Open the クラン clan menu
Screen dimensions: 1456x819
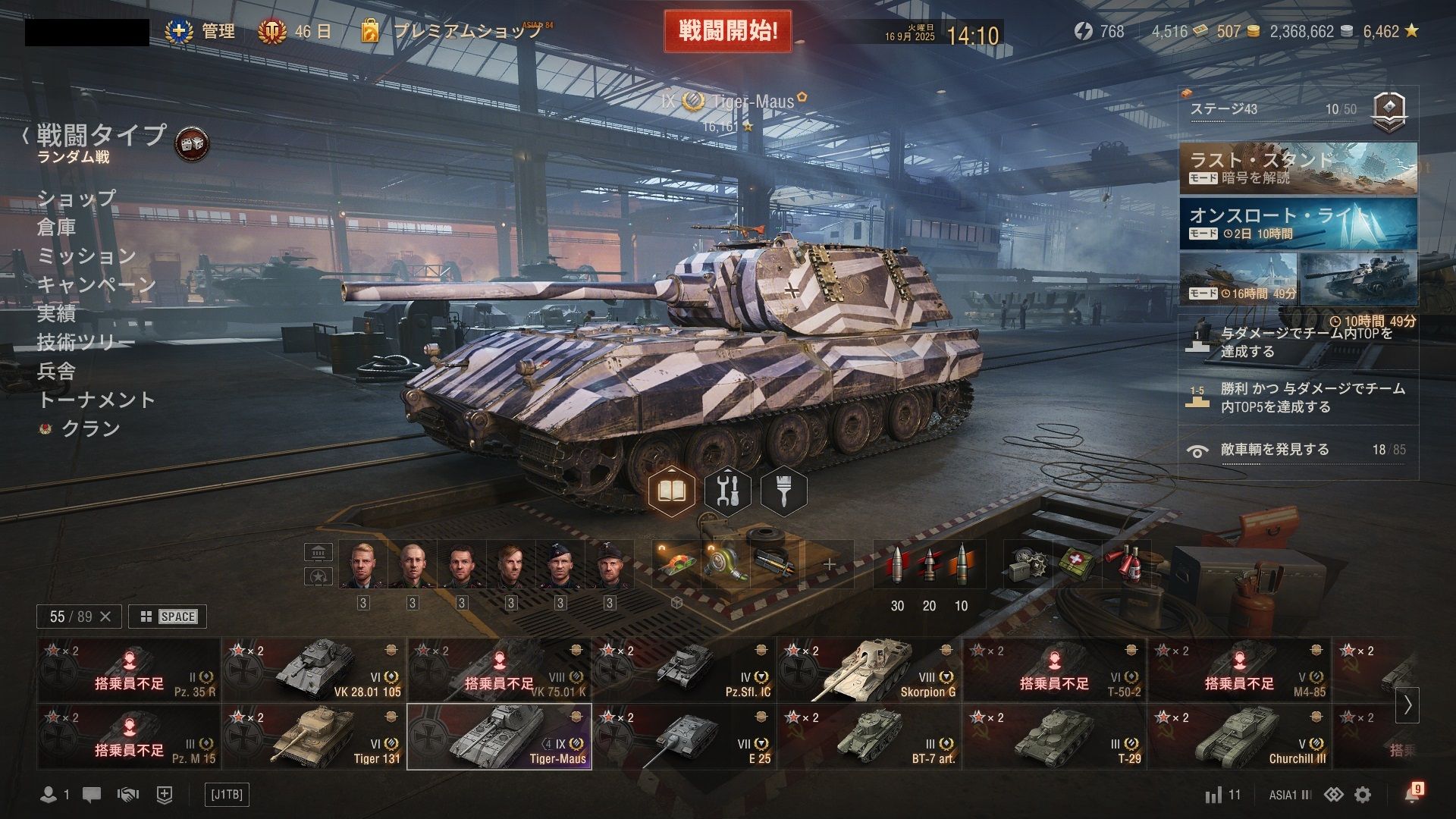90,428
